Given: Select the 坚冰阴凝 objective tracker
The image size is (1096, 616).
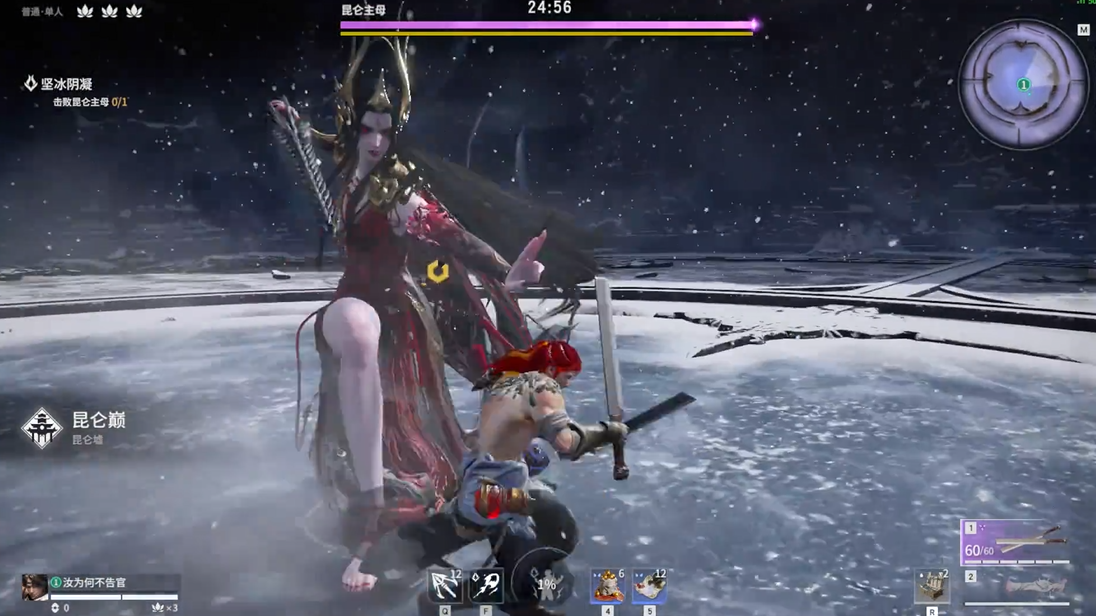Looking at the screenshot, I should [66, 85].
